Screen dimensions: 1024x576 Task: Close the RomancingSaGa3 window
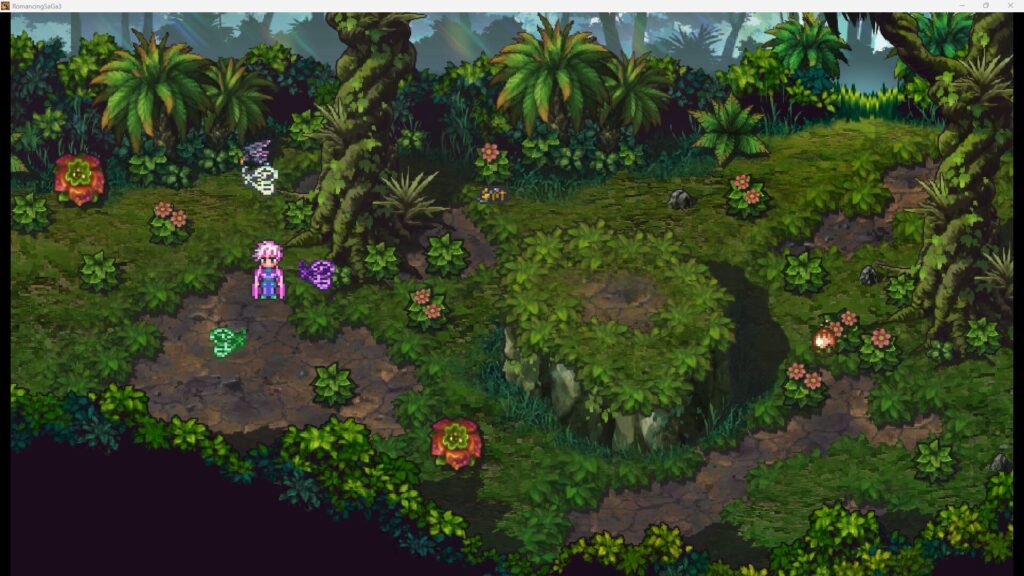[x=1009, y=5]
